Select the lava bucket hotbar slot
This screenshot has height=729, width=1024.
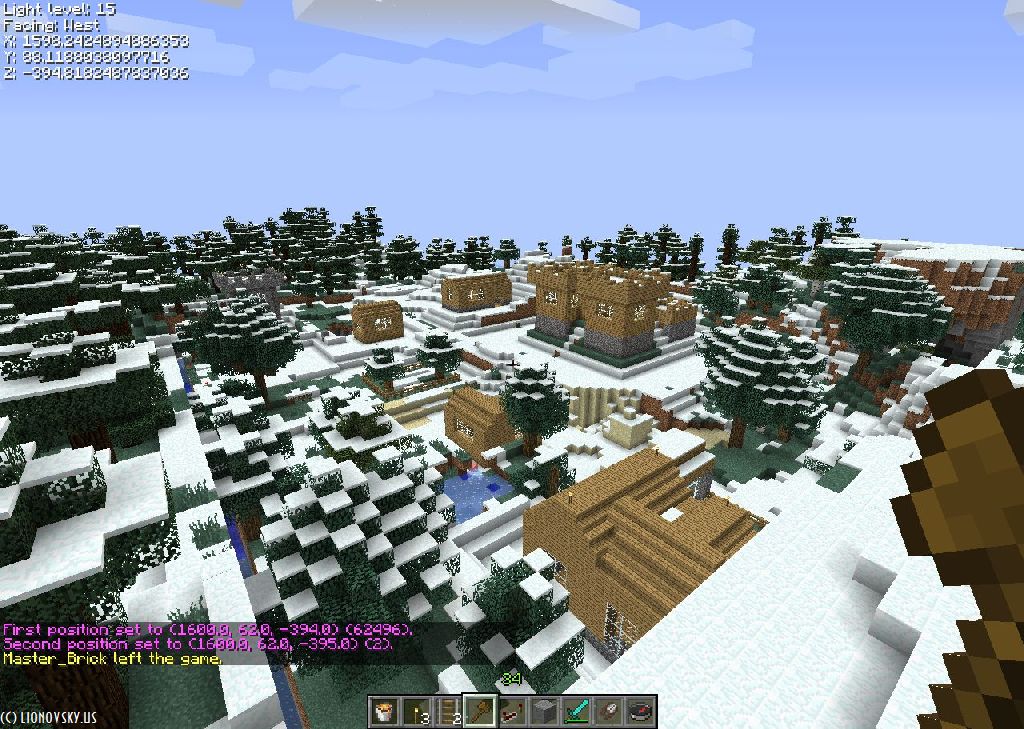click(x=385, y=711)
